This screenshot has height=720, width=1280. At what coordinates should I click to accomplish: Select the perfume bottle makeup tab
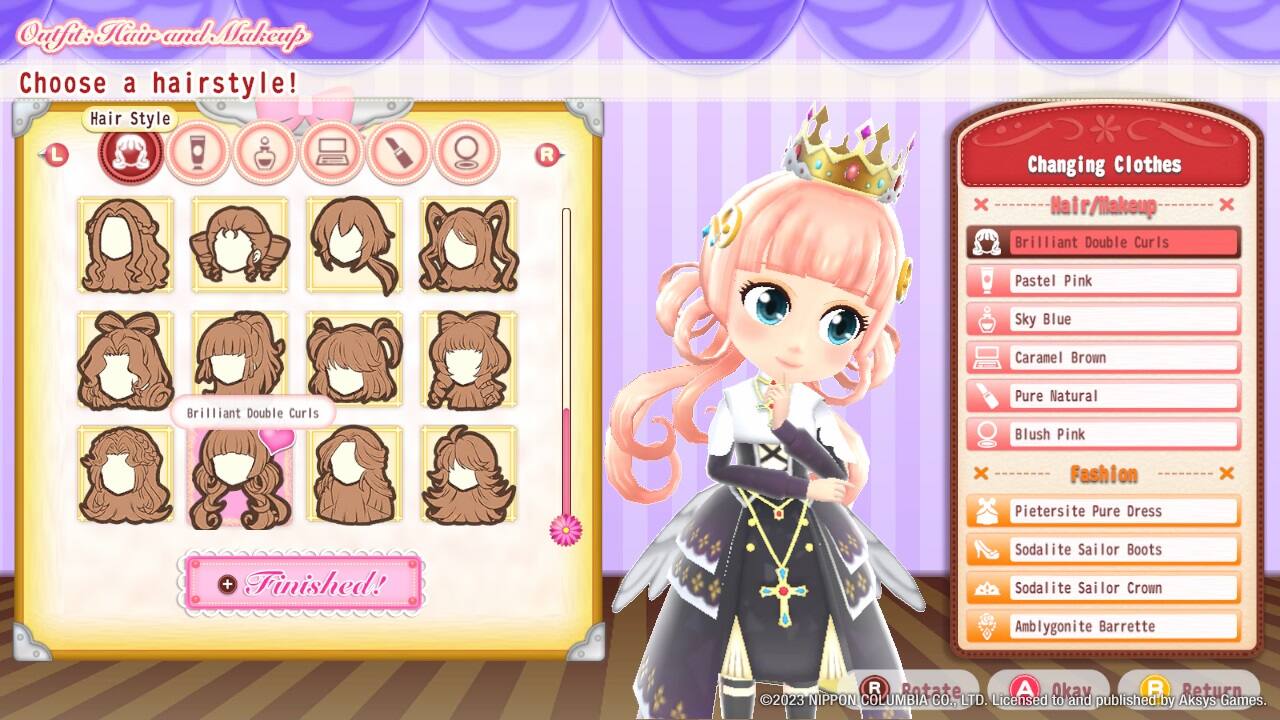point(265,152)
